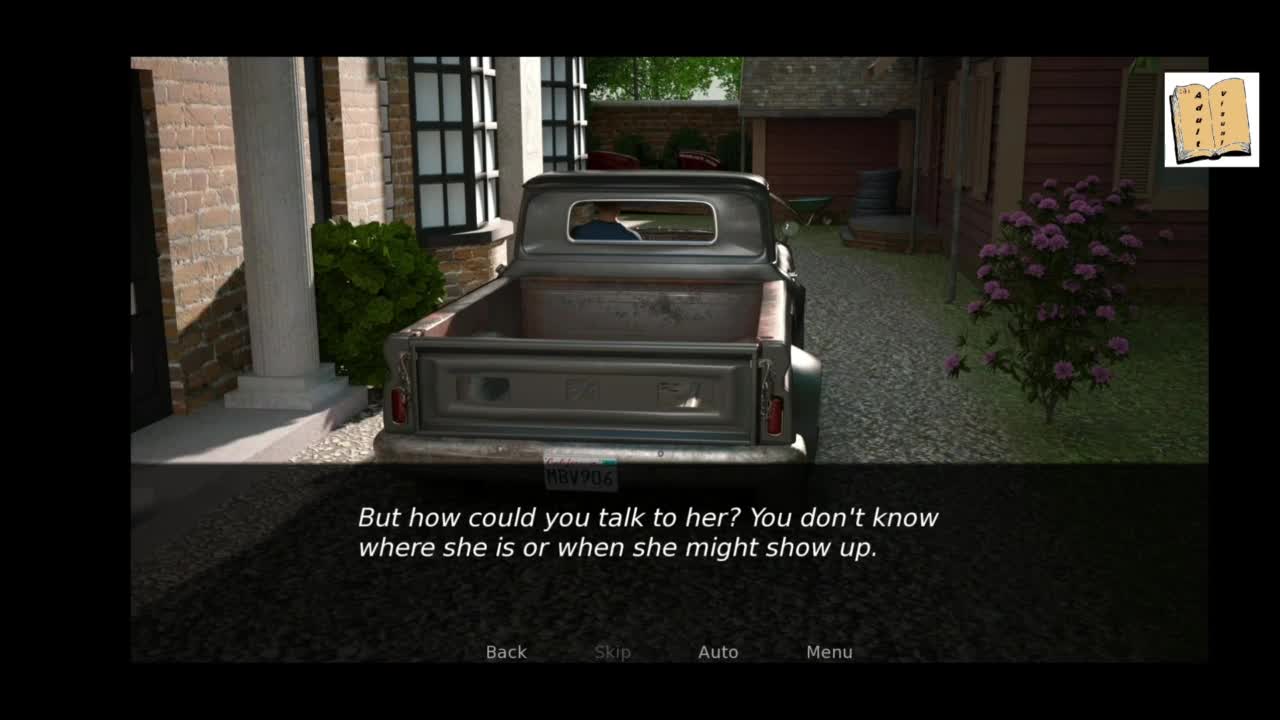Go back to the previous dialogue line
Viewport: 1280px width, 720px height.
pyautogui.click(x=506, y=652)
